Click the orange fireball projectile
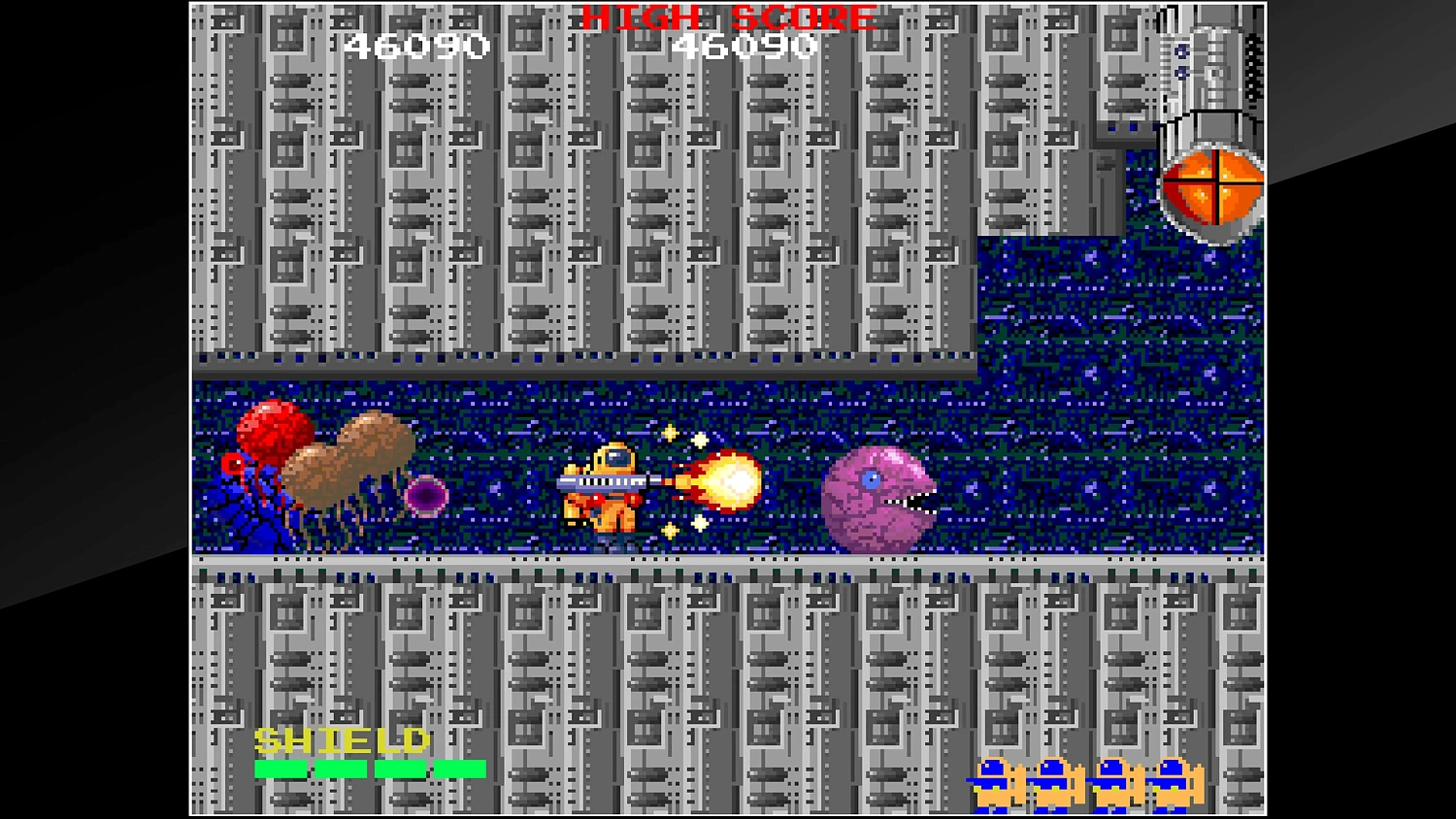Screen dimensions: 1456x819 tap(730, 485)
